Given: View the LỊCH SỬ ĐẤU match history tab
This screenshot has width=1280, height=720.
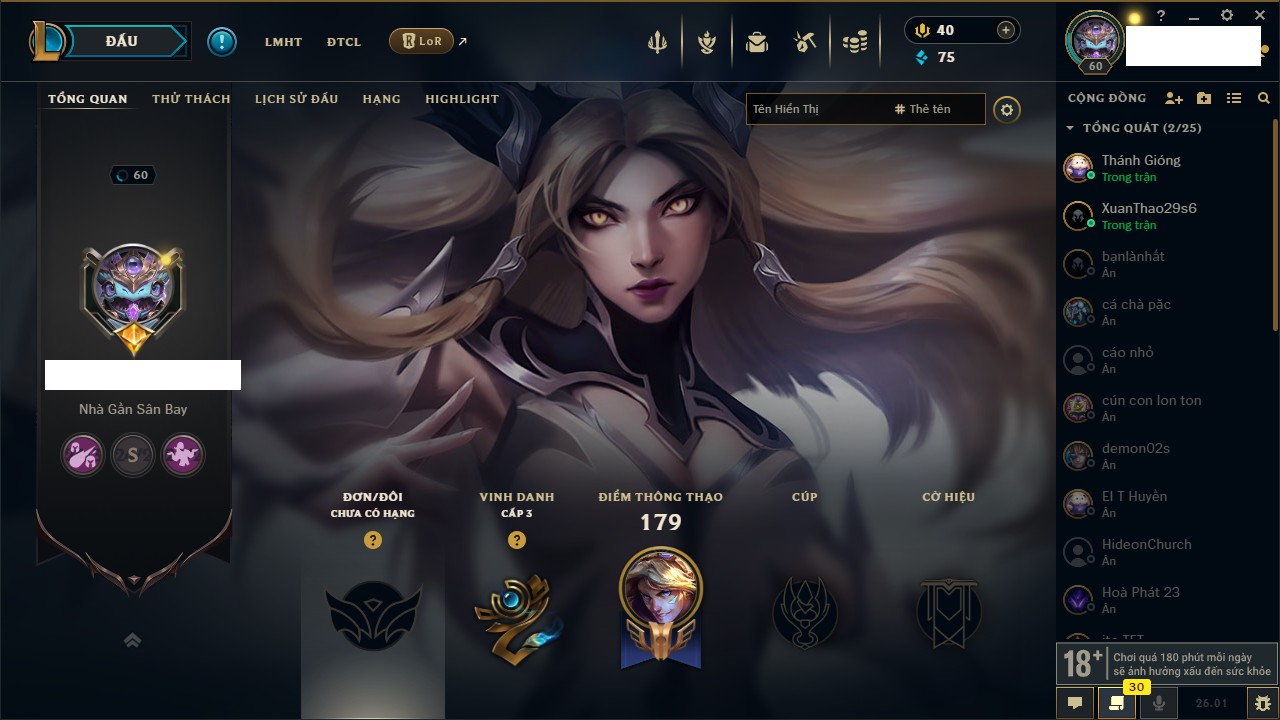Looking at the screenshot, I should [296, 99].
